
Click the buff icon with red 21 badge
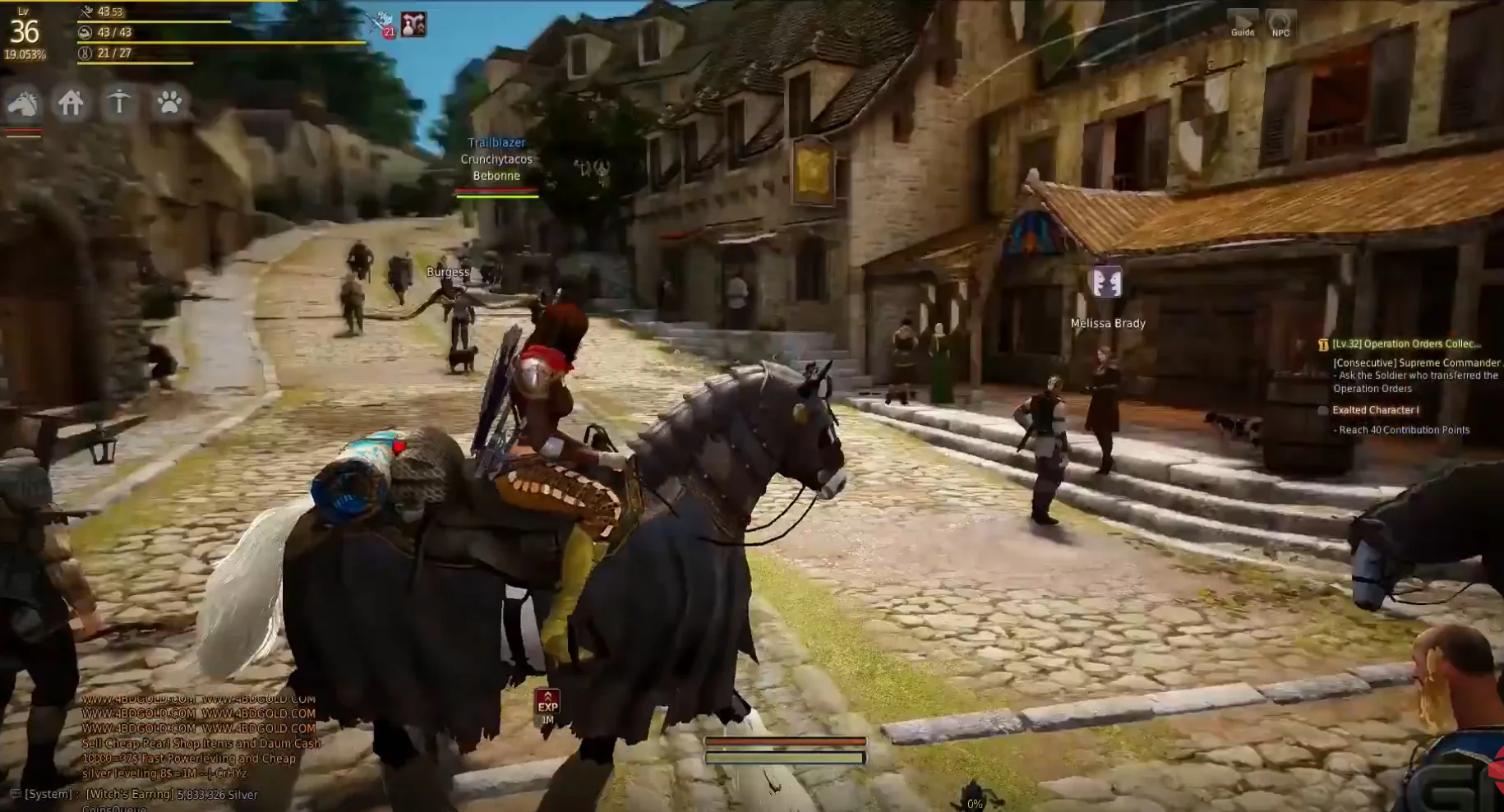coord(382,24)
